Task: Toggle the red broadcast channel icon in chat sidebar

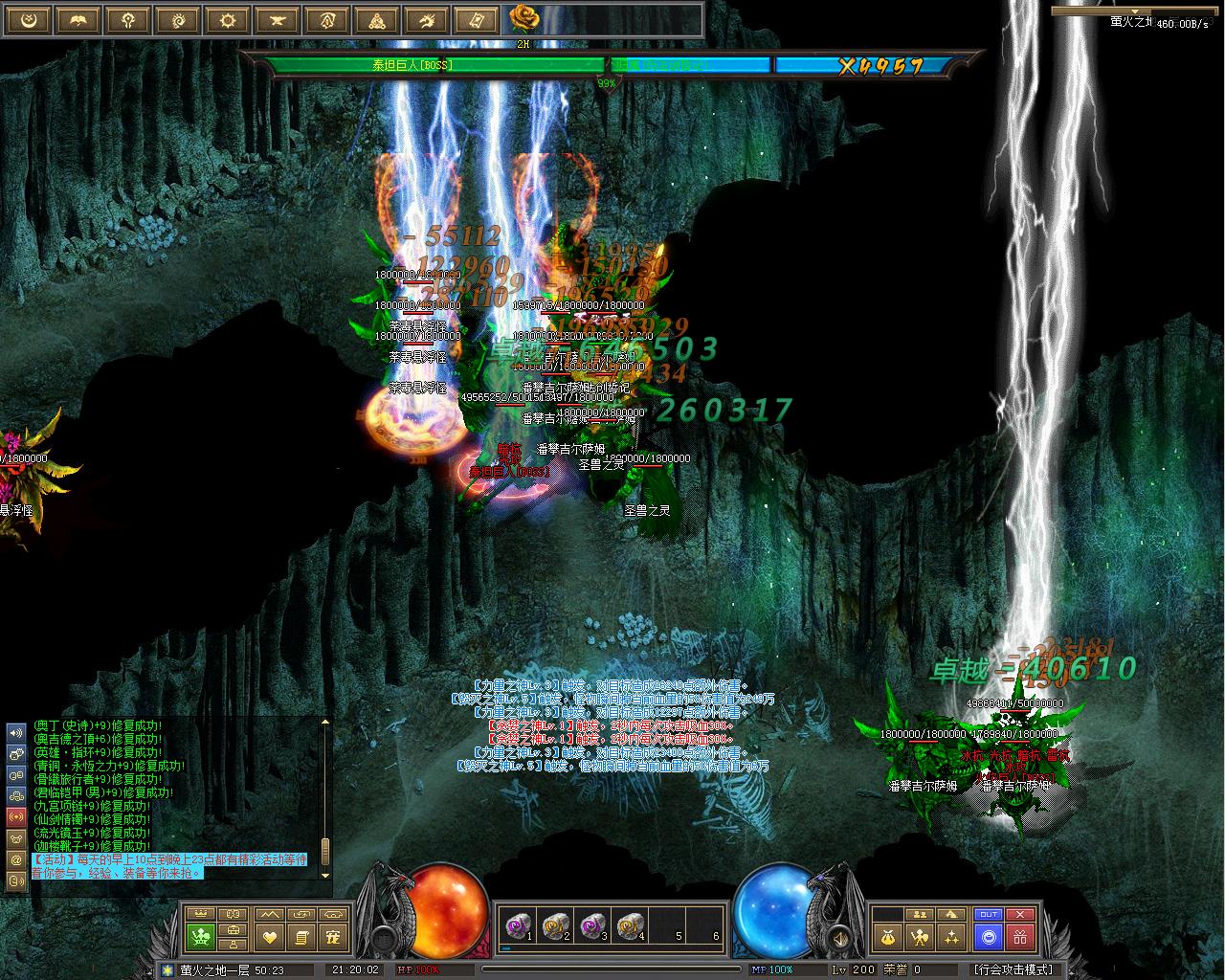Action: point(15,815)
